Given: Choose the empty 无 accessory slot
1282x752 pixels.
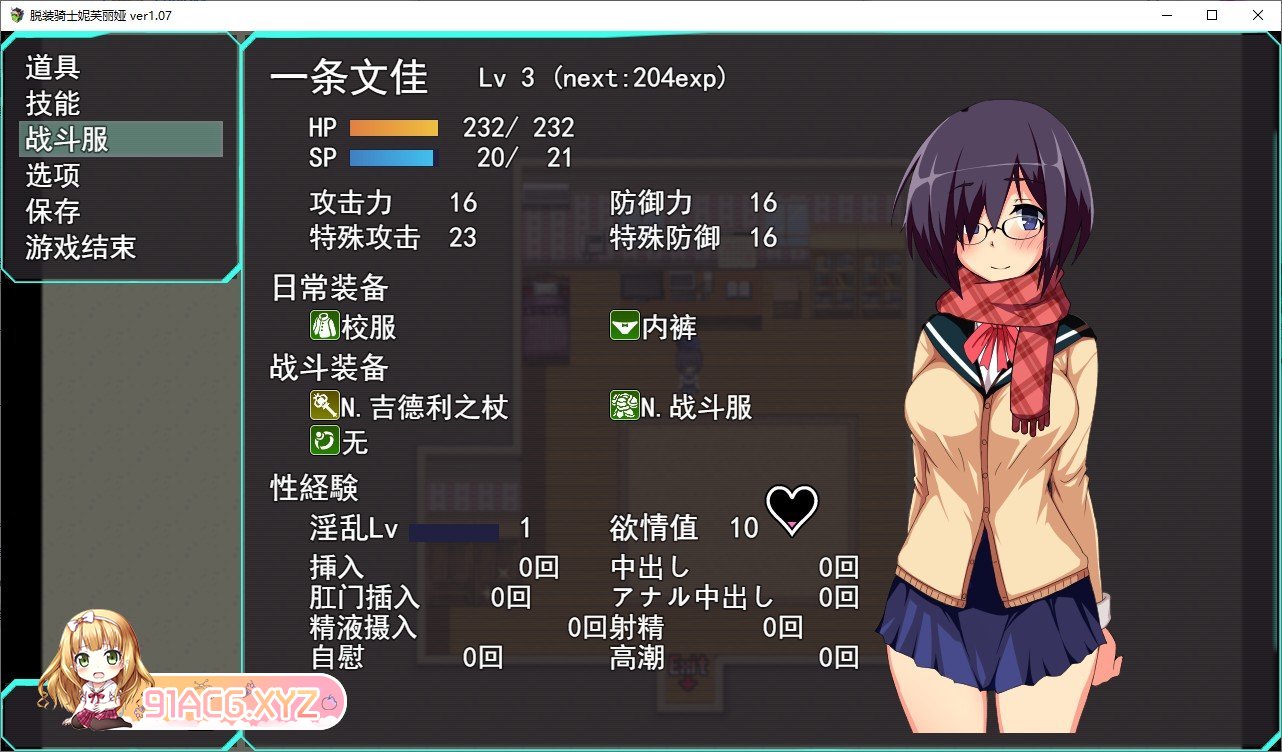Looking at the screenshot, I should click(x=340, y=441).
